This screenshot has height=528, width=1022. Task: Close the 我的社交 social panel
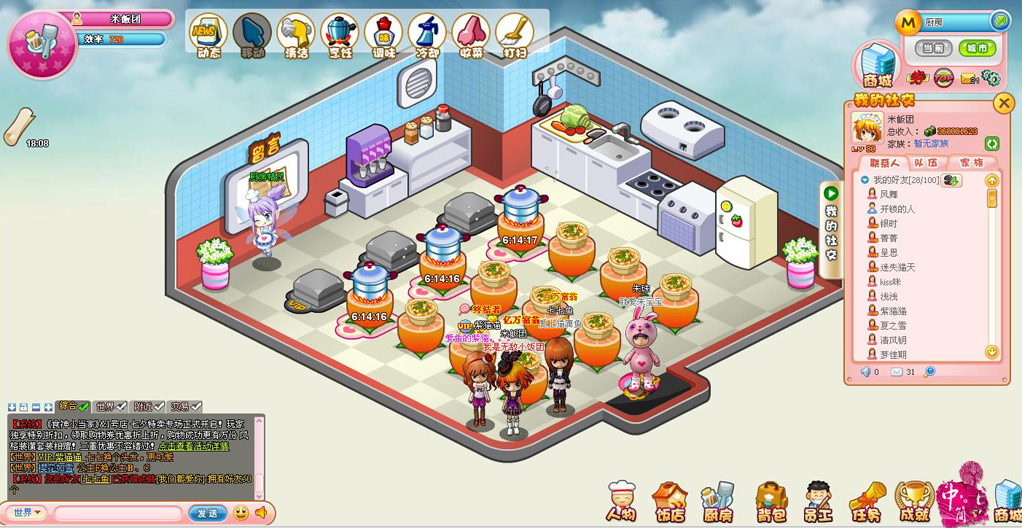[1003, 102]
